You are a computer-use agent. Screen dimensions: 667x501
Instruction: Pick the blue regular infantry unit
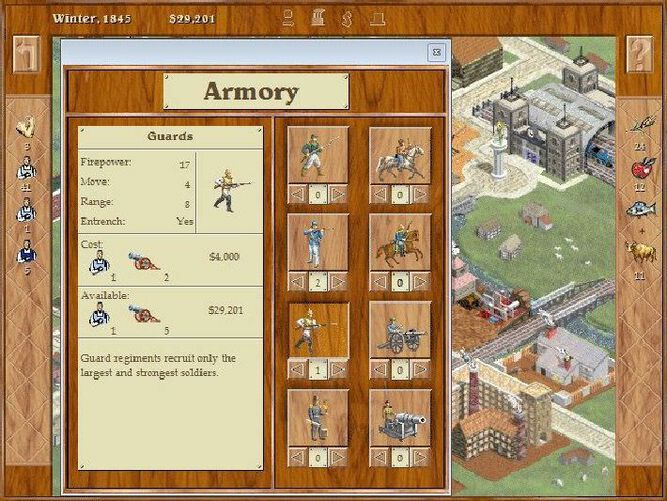(x=319, y=242)
